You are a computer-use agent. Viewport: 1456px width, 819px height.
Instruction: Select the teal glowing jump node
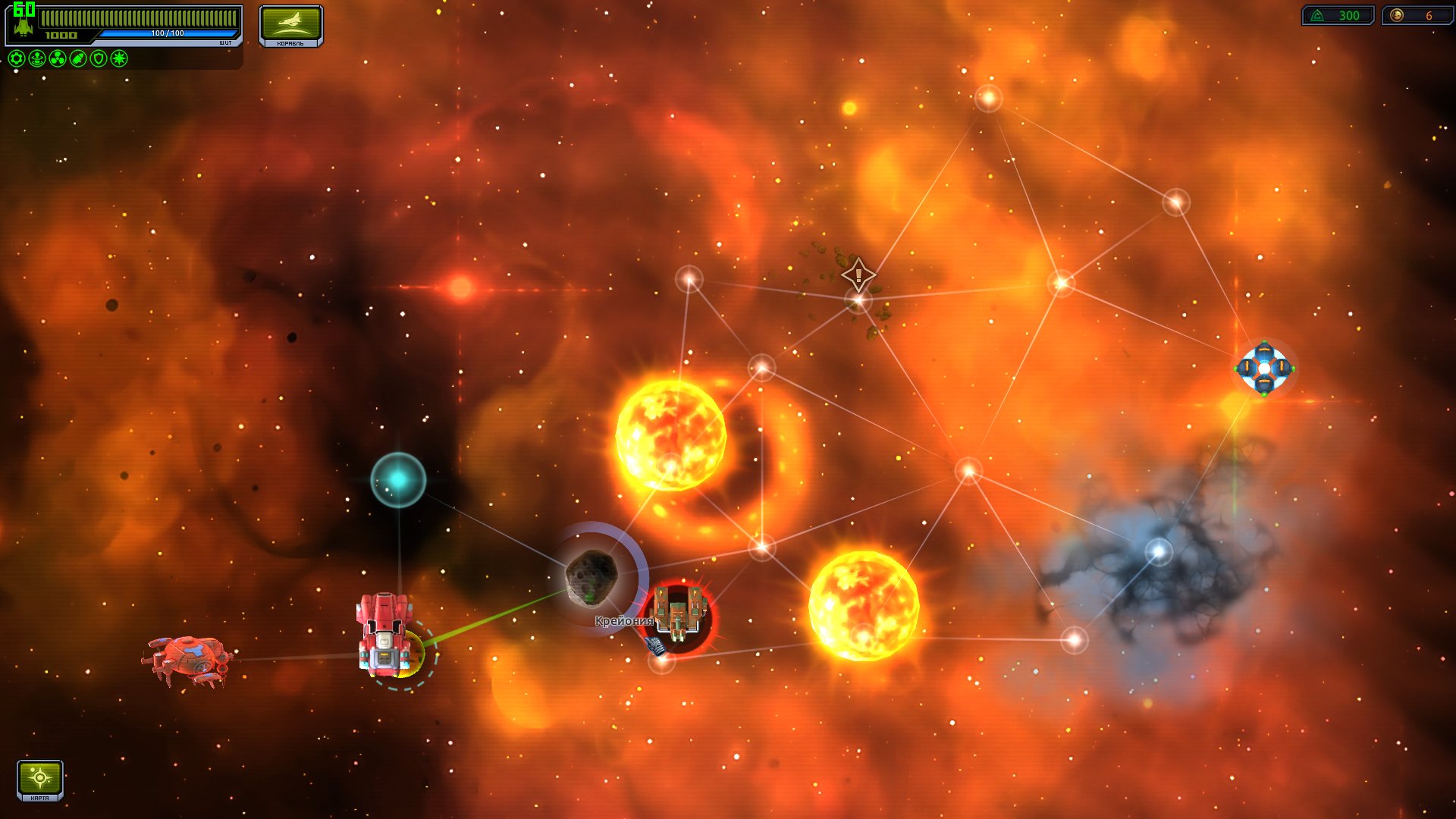(x=398, y=479)
